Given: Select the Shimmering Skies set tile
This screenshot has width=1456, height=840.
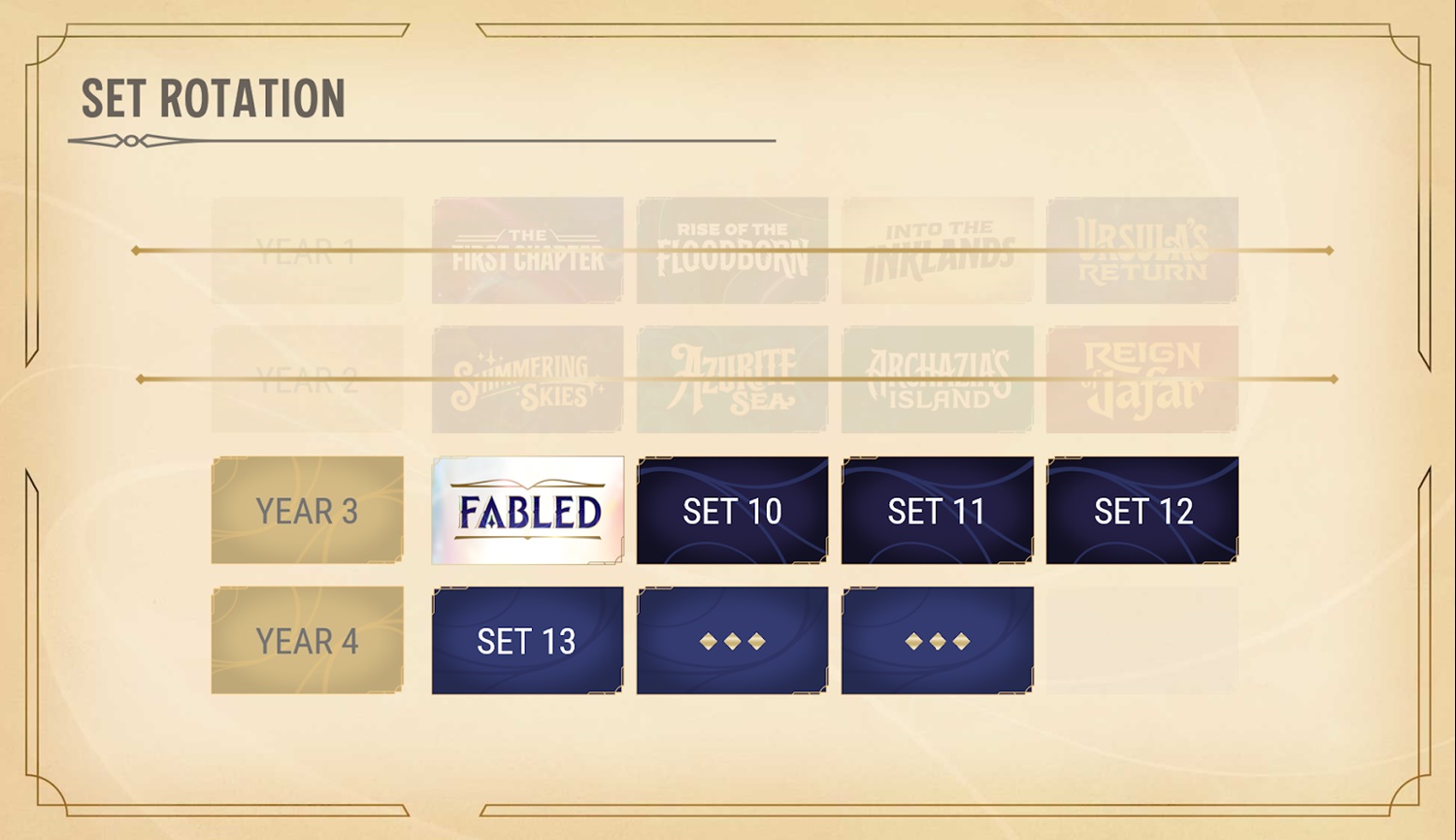Looking at the screenshot, I should (527, 380).
